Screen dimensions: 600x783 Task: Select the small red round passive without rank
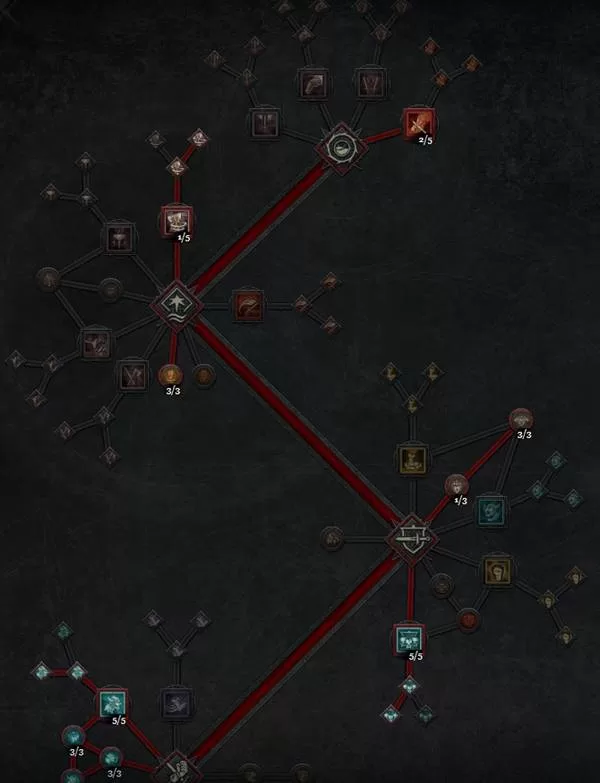[467, 620]
